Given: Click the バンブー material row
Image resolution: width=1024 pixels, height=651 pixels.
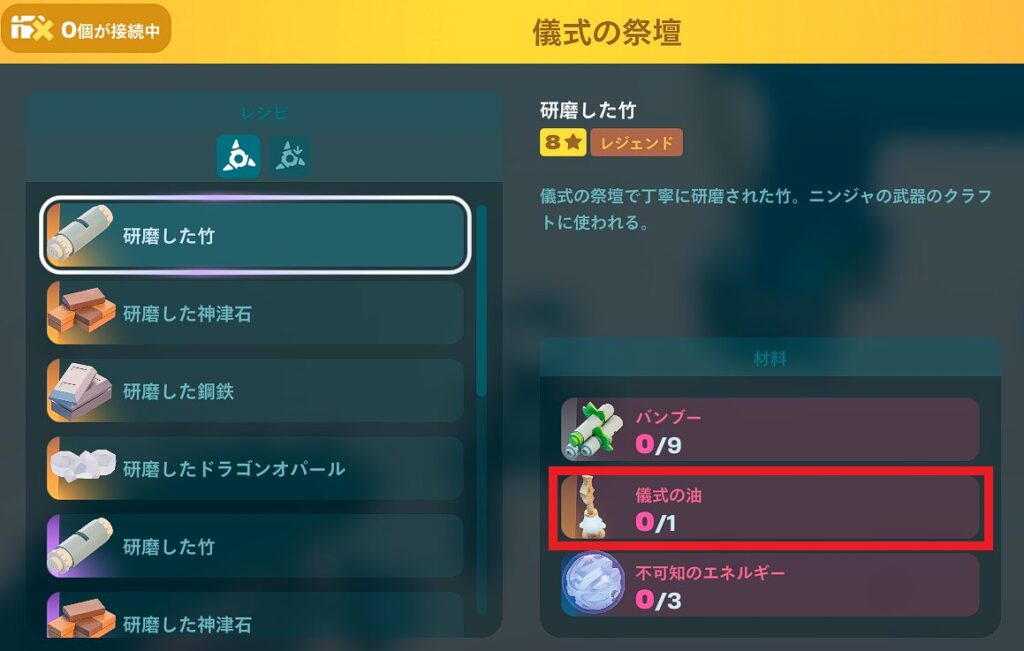Looking at the screenshot, I should coord(769,431).
